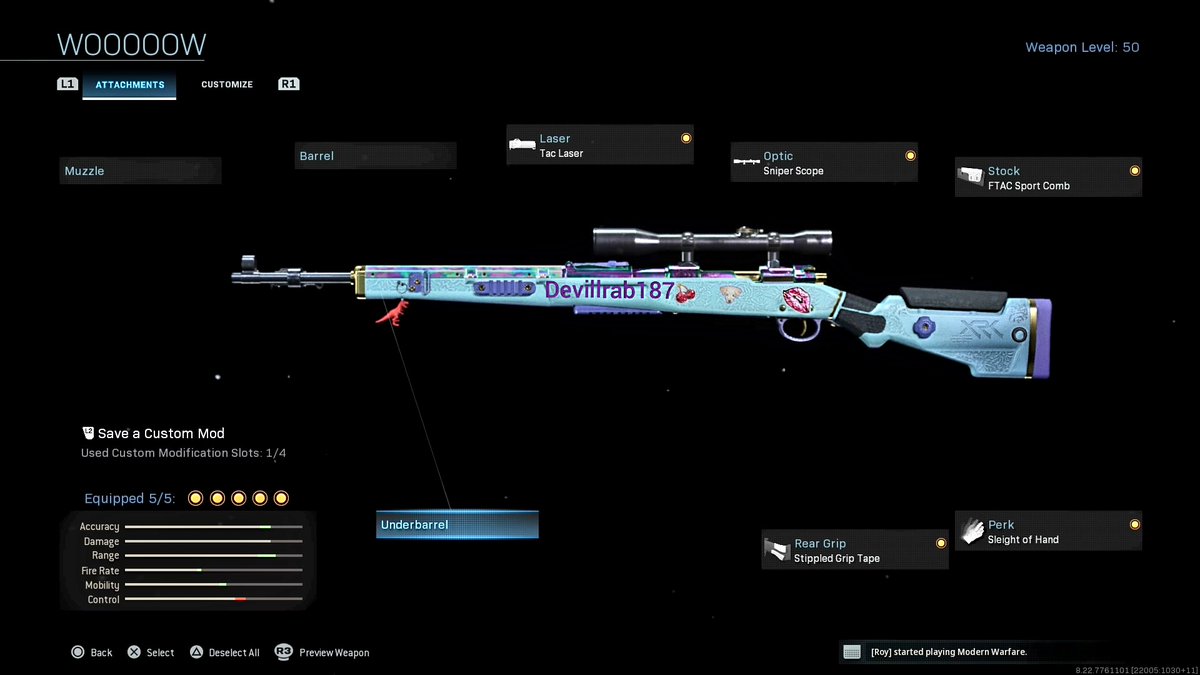1200x675 pixels.
Task: Activate Preview Weapon
Action: pos(323,653)
